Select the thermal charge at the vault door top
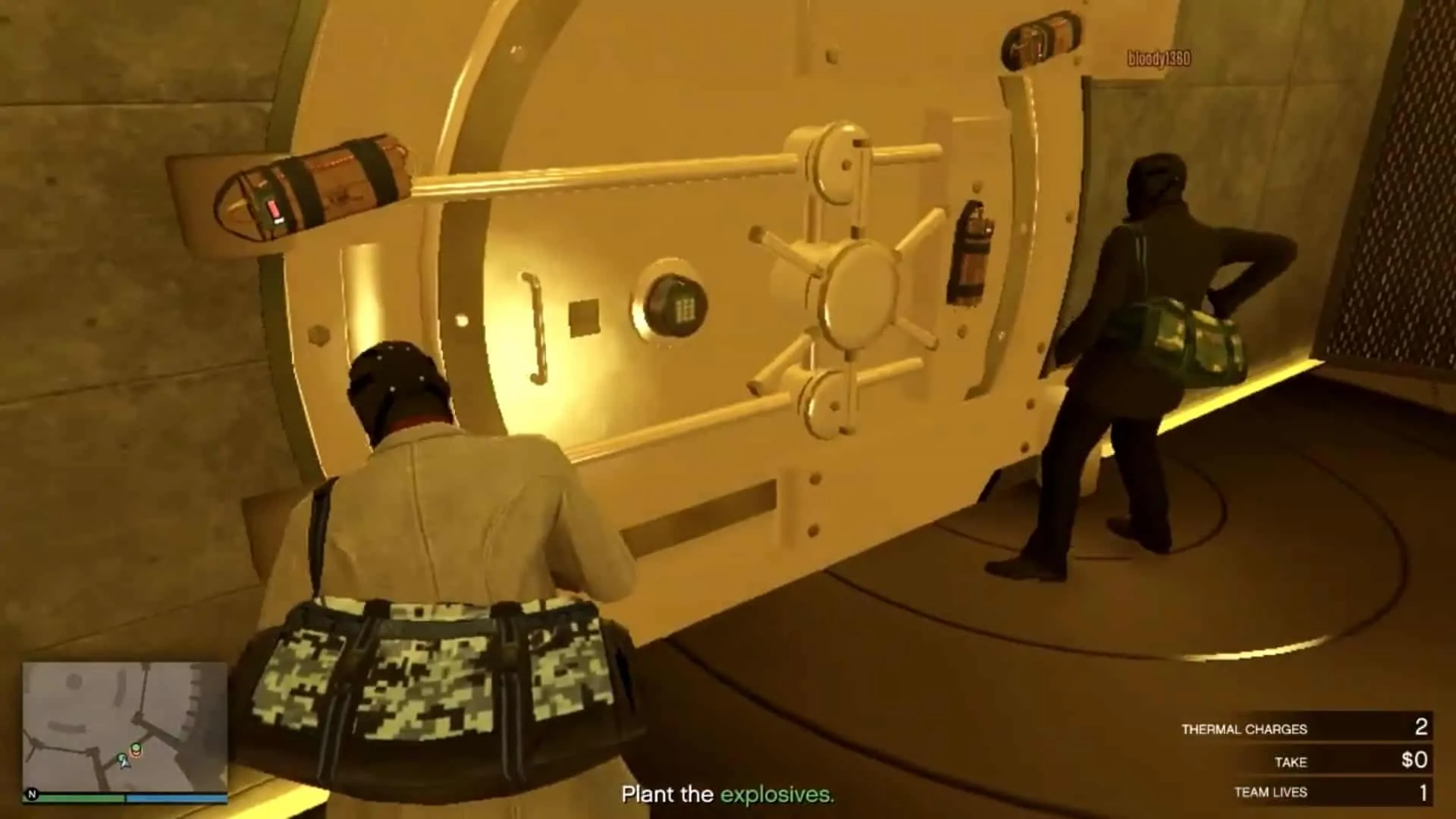 (1039, 42)
